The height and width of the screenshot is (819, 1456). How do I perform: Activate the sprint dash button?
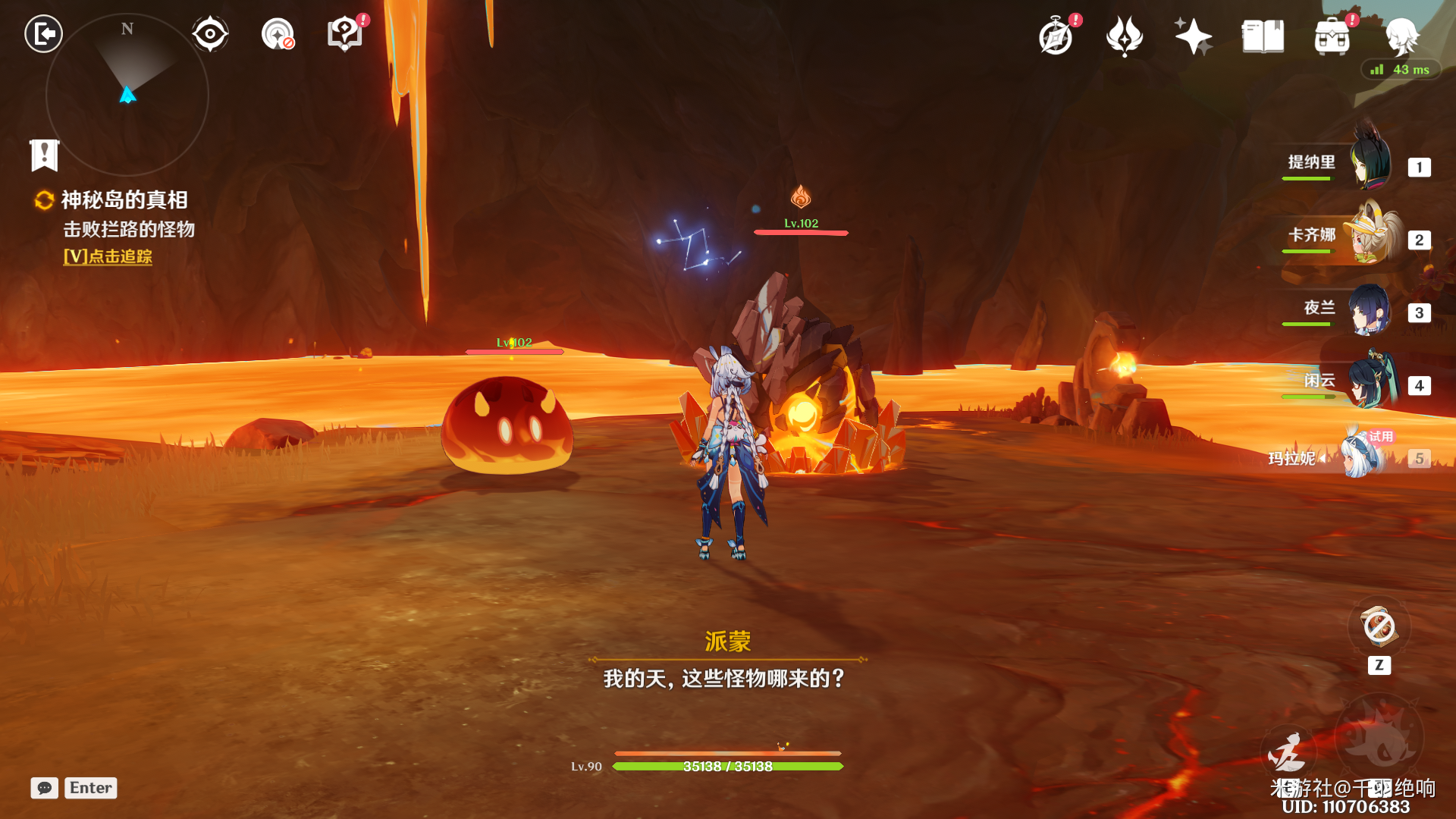1287,754
